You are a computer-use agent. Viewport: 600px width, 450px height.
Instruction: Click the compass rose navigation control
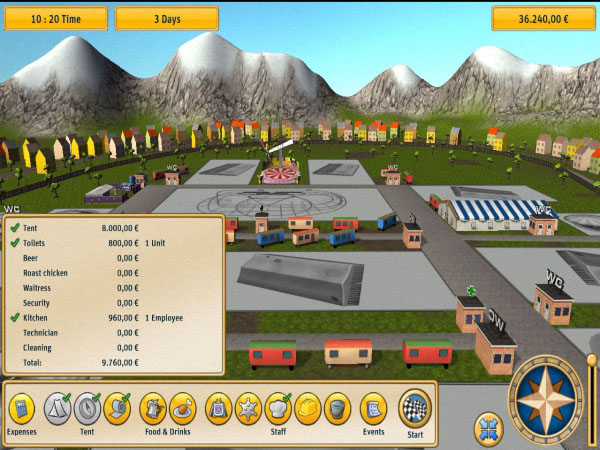[x=546, y=400]
